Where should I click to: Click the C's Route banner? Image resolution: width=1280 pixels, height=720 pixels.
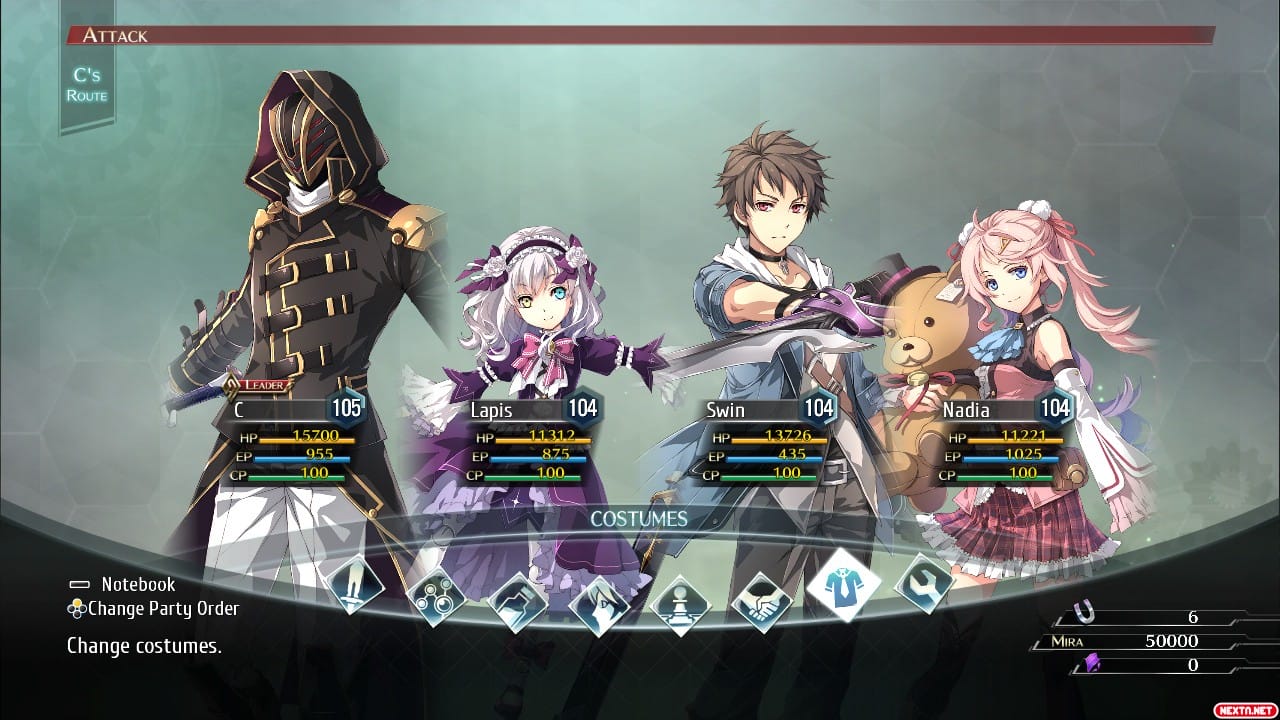tap(86, 84)
